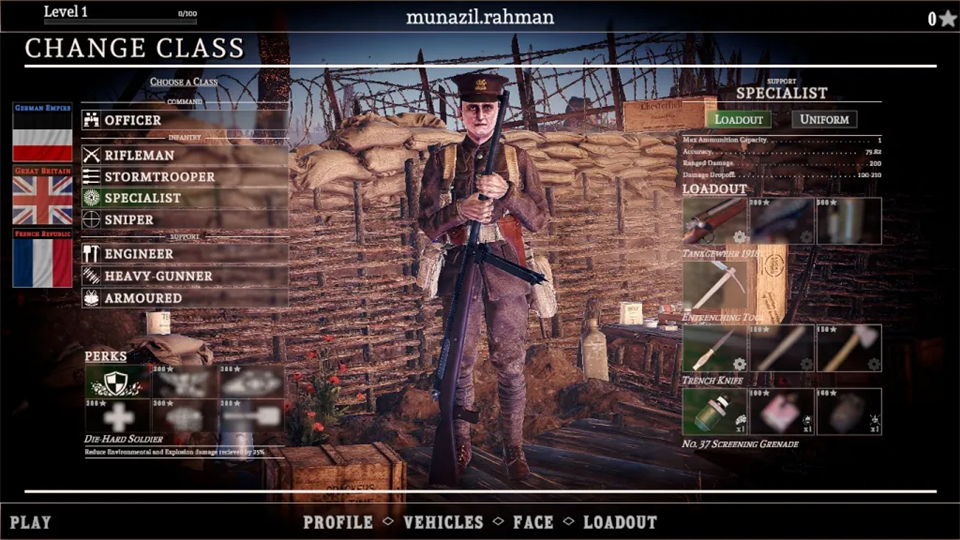Open the Vehicles section
Image resolution: width=960 pixels, height=540 pixels.
pyautogui.click(x=443, y=522)
